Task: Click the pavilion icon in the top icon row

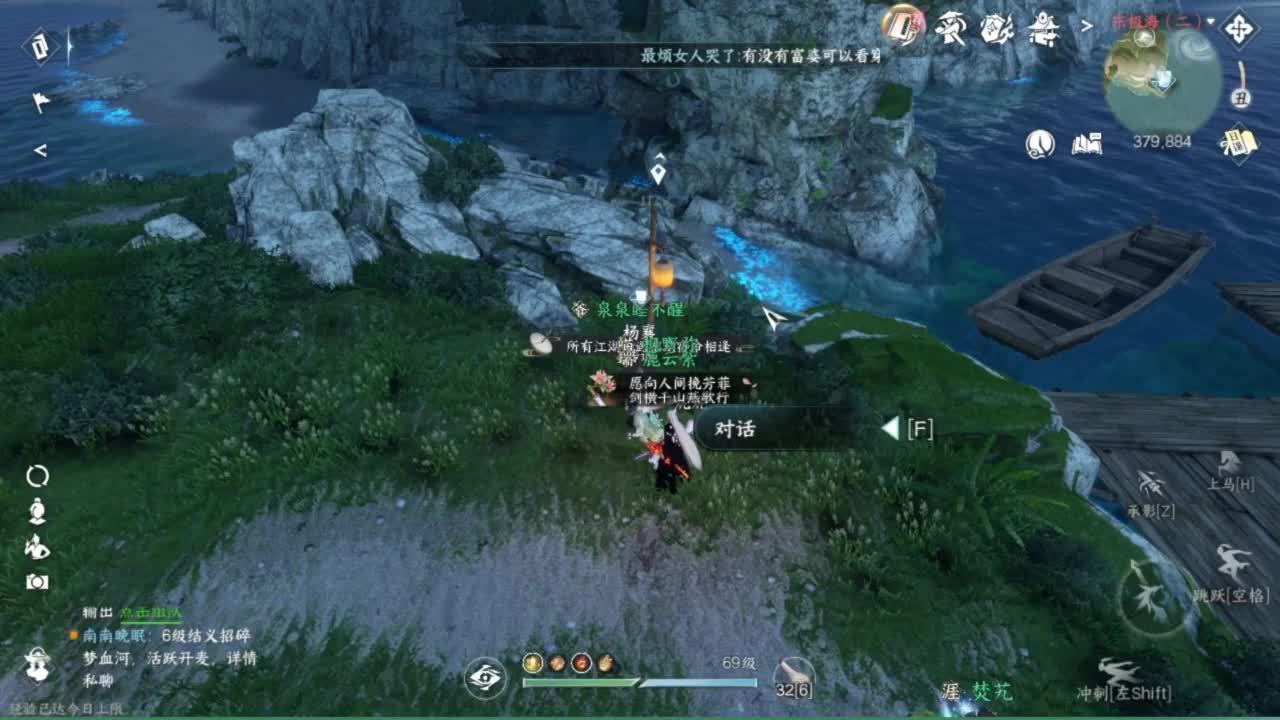Action: tap(1043, 28)
